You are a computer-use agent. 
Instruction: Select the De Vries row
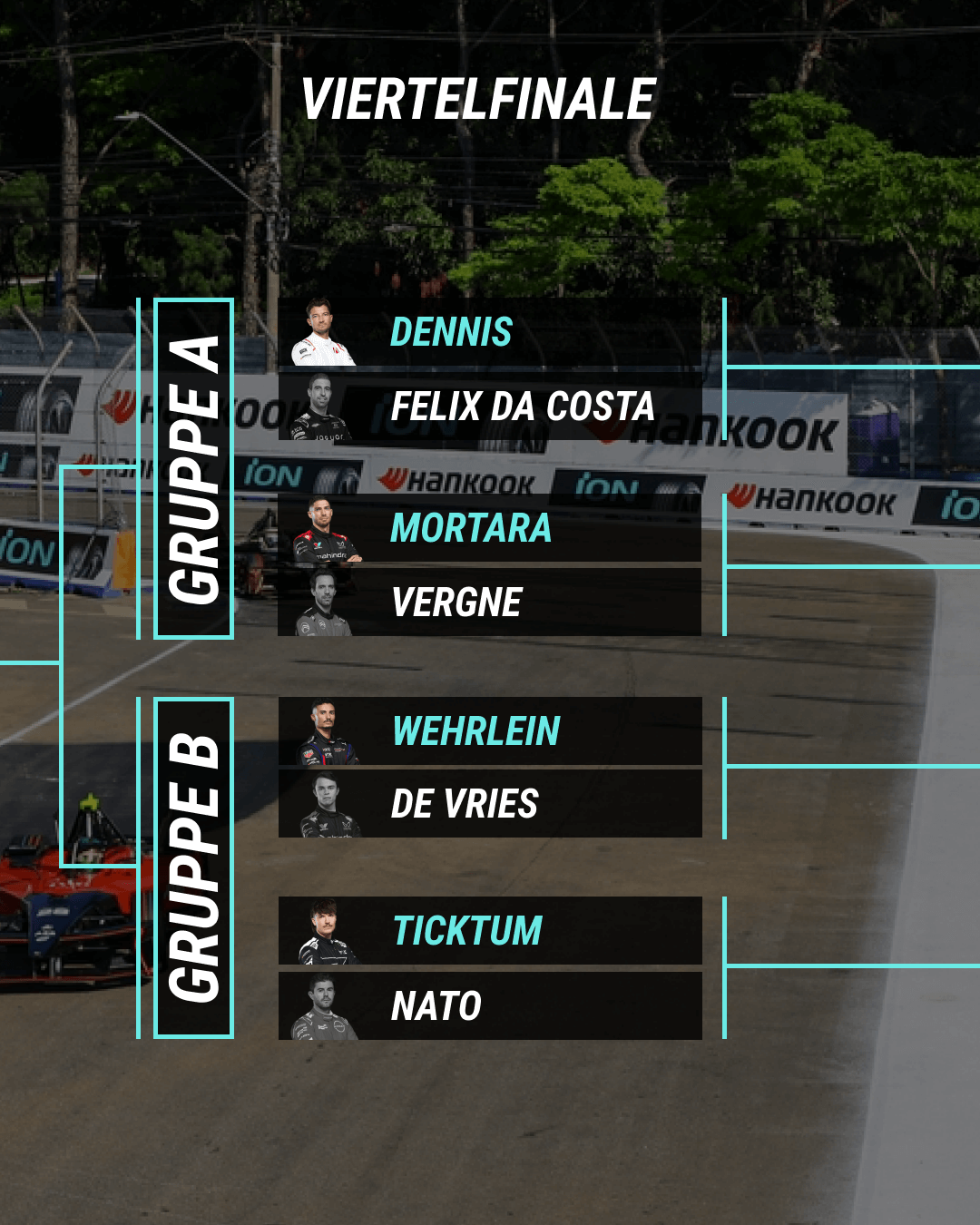490,804
